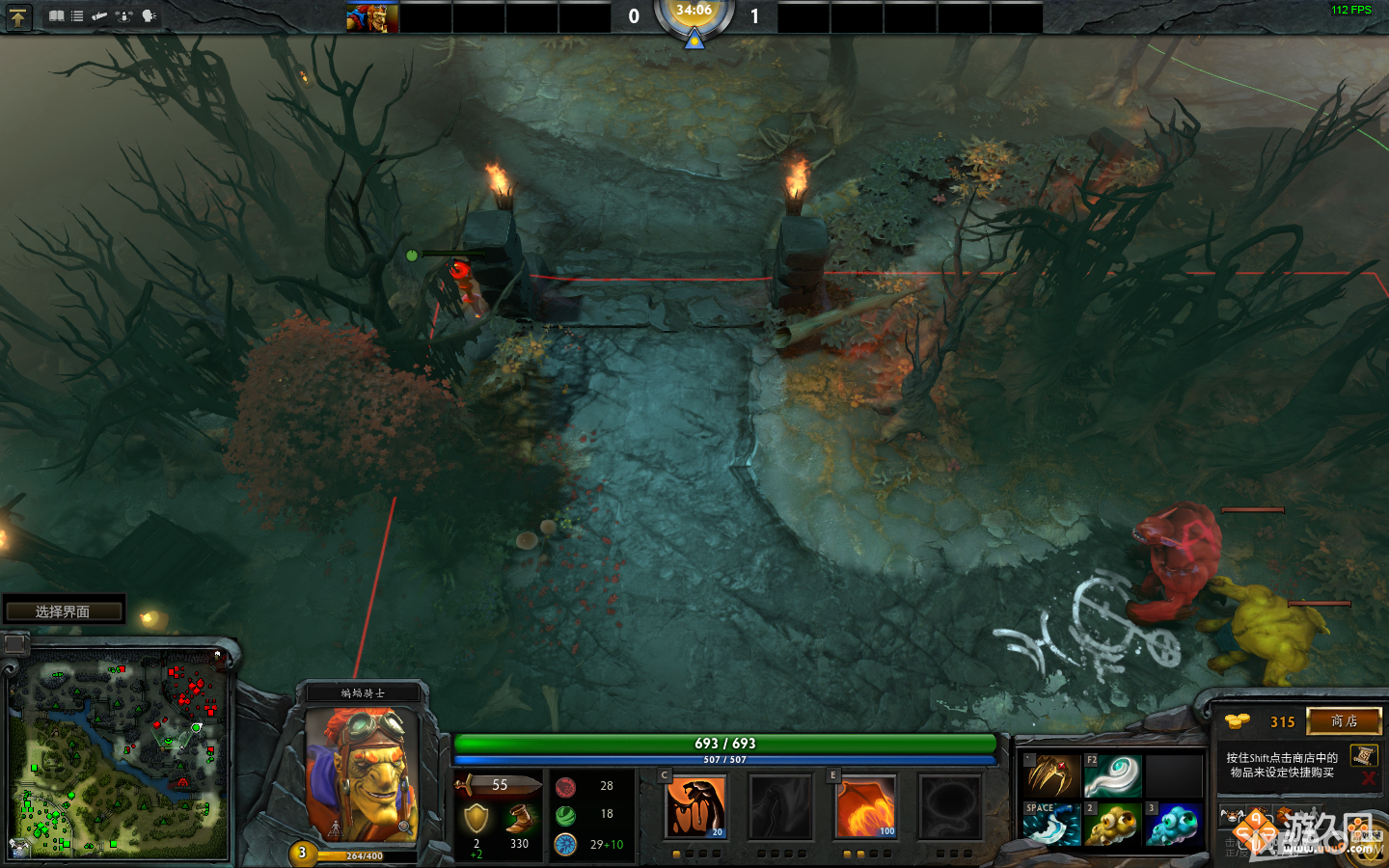Dismiss the quickbuy tip with the red X
The height and width of the screenshot is (868, 1389).
[x=1368, y=776]
